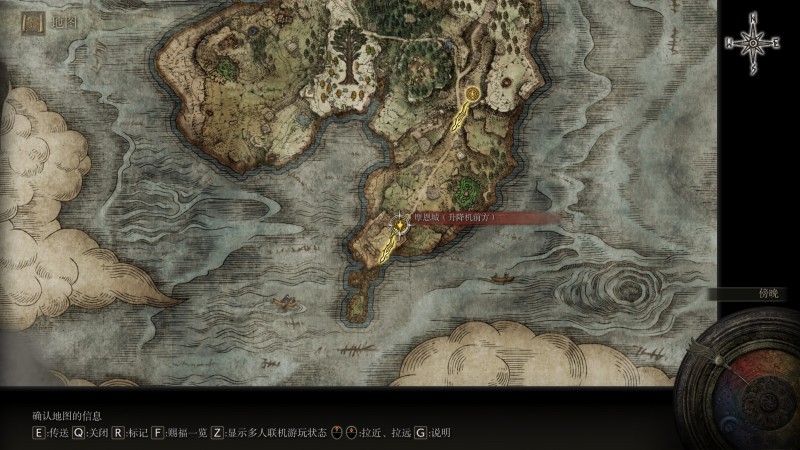Select the golden grace marker north on the road

[x=472, y=95]
